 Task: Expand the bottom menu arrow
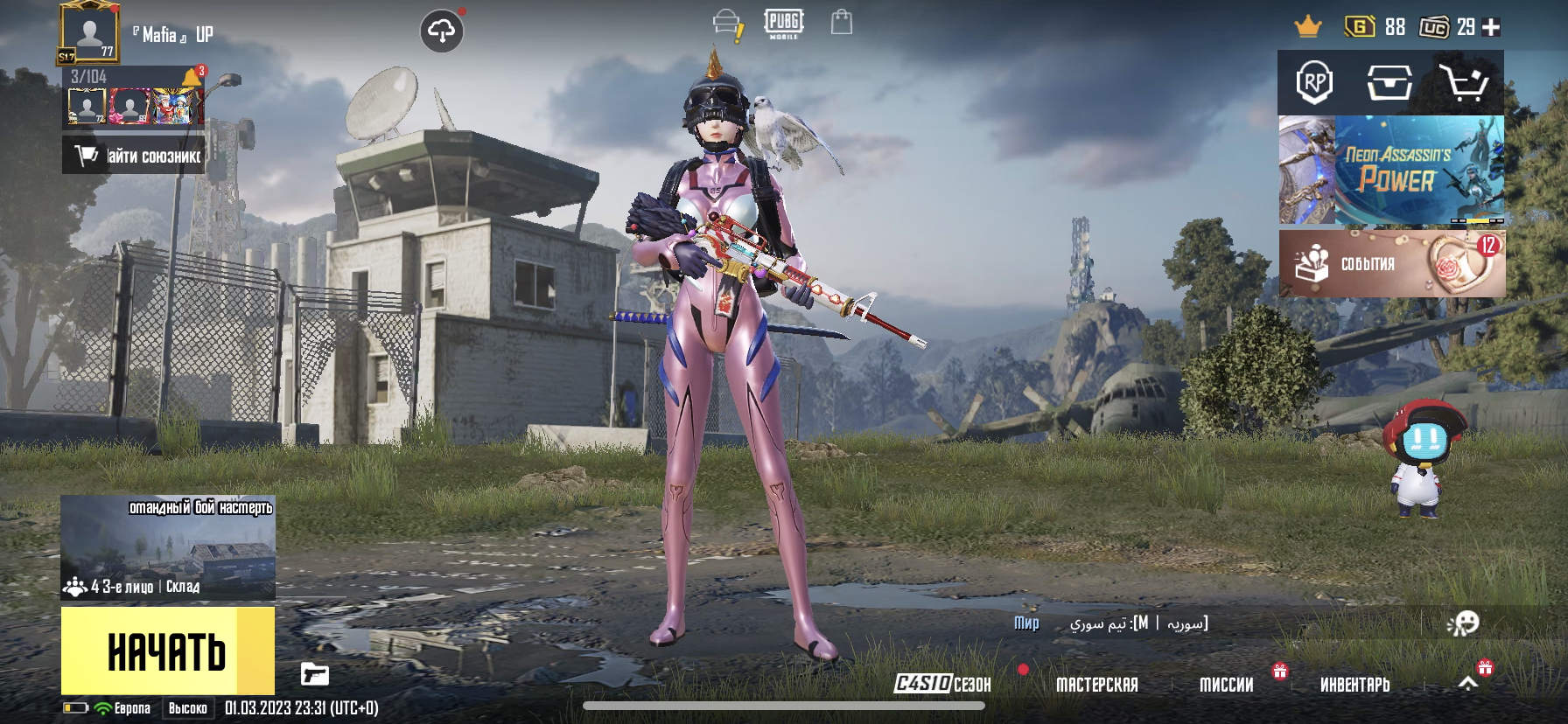(x=1468, y=683)
